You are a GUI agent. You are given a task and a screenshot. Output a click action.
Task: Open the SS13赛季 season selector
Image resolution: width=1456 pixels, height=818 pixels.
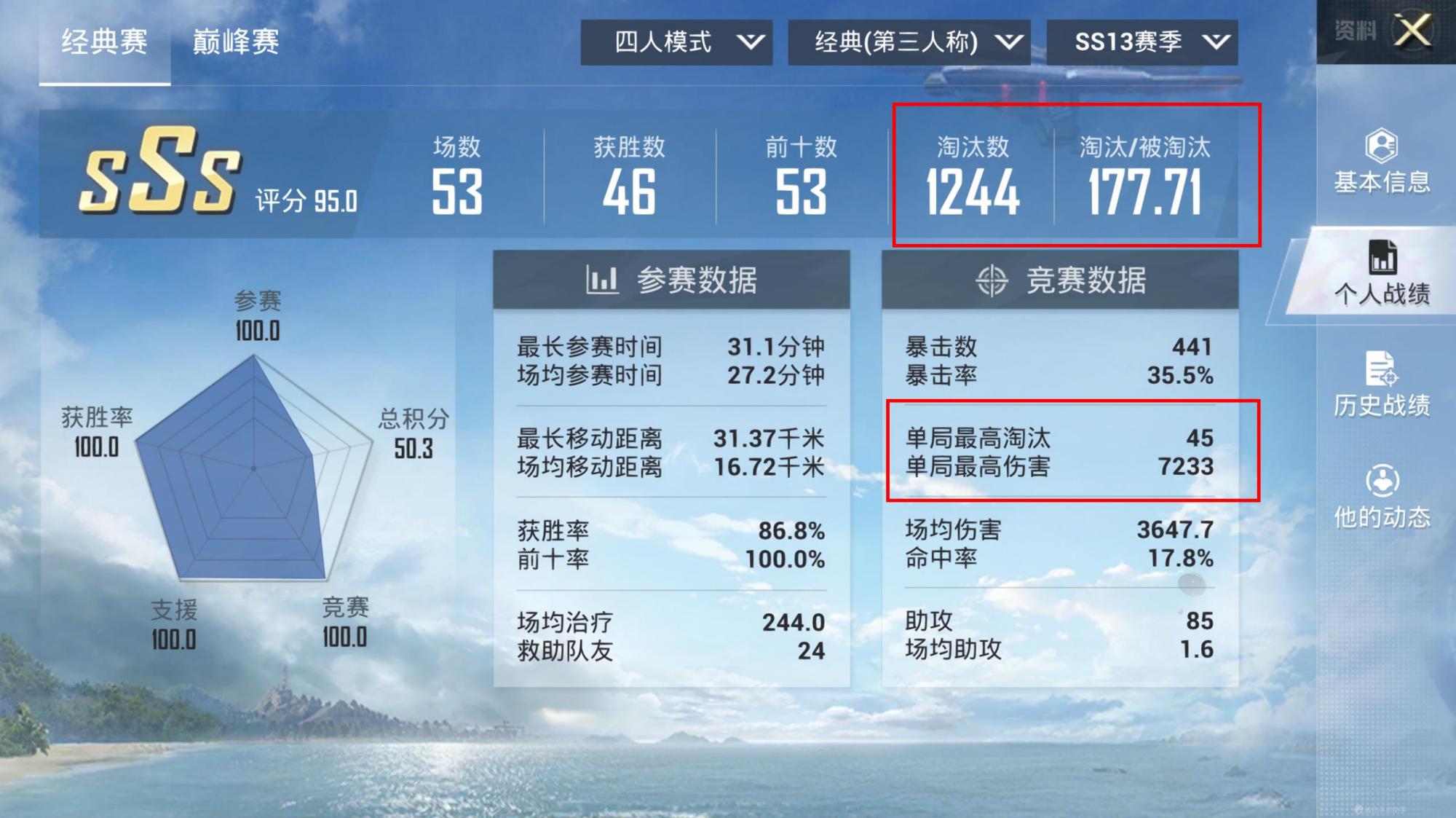coord(1143,42)
